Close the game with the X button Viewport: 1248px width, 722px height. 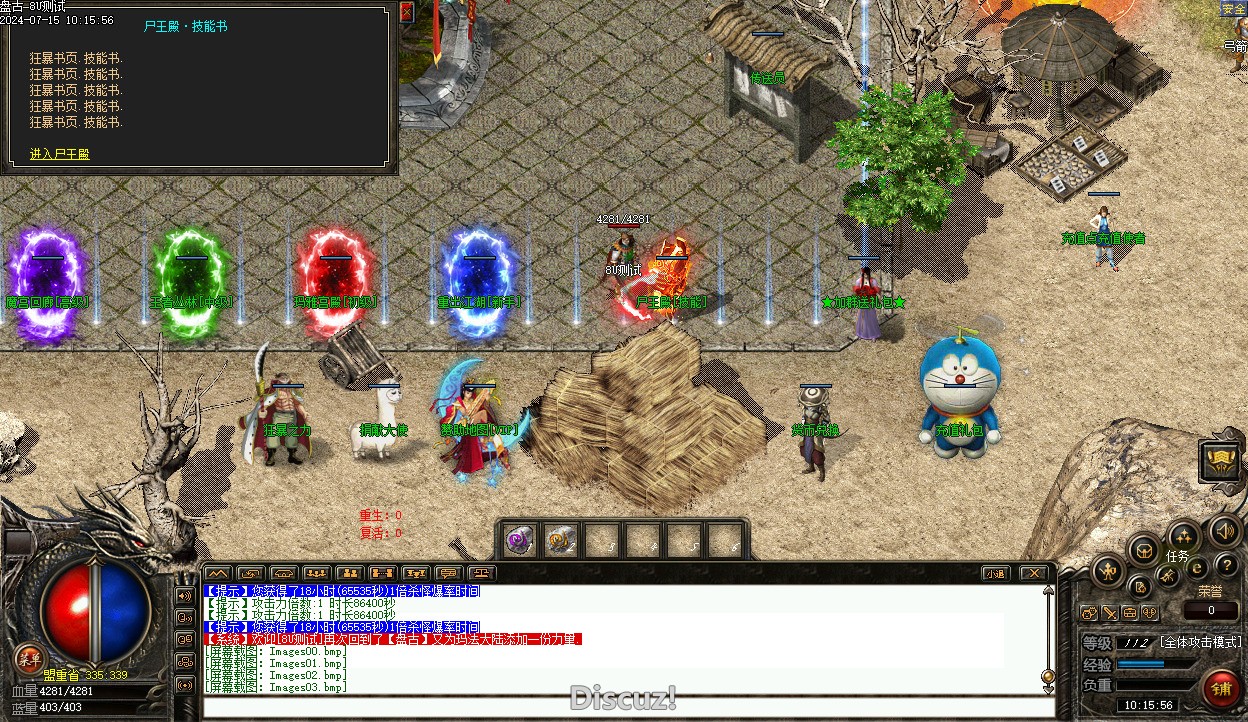[1034, 573]
